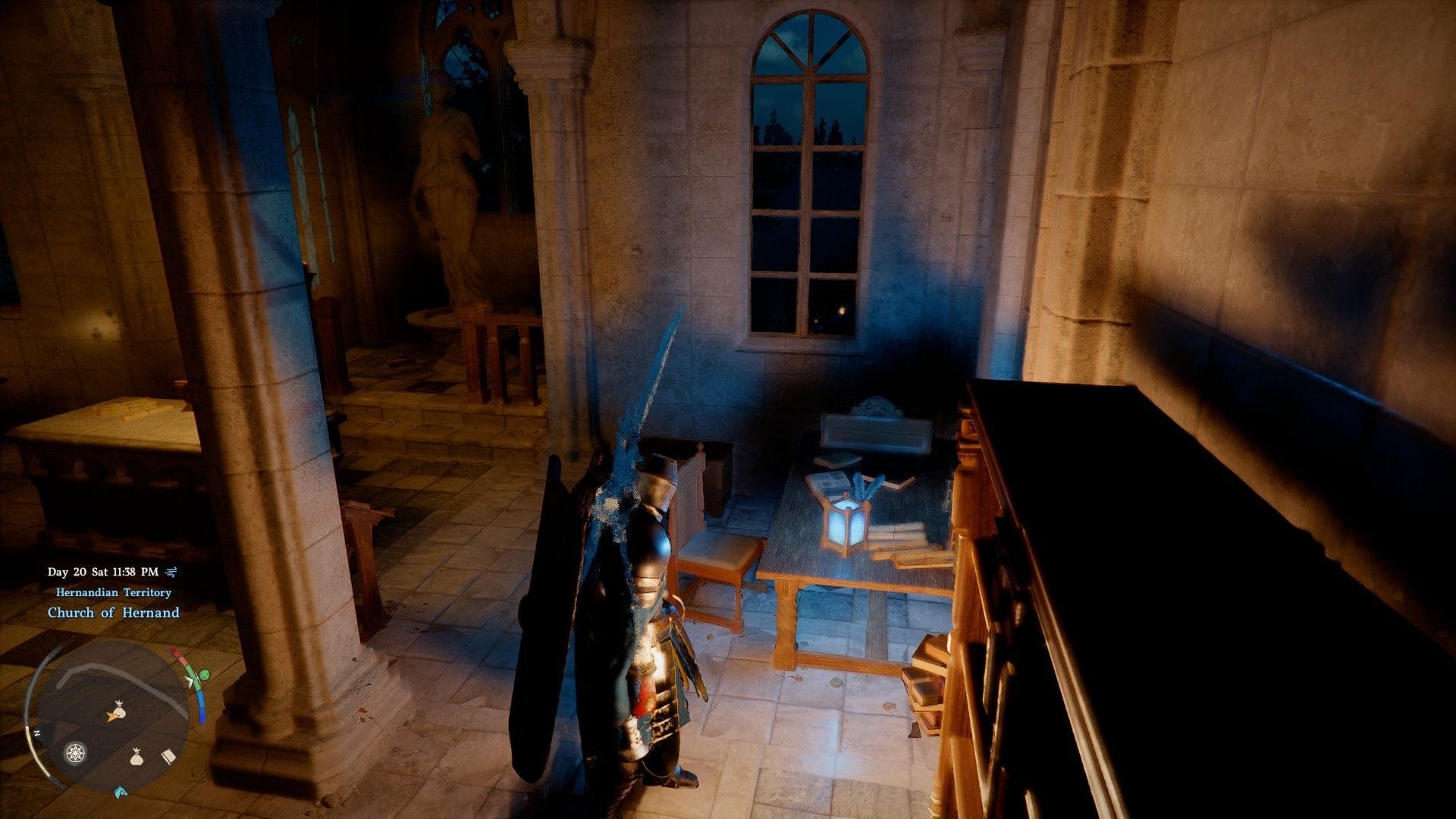
Task: Click the ornate round emblem map marker
Action: [x=75, y=753]
